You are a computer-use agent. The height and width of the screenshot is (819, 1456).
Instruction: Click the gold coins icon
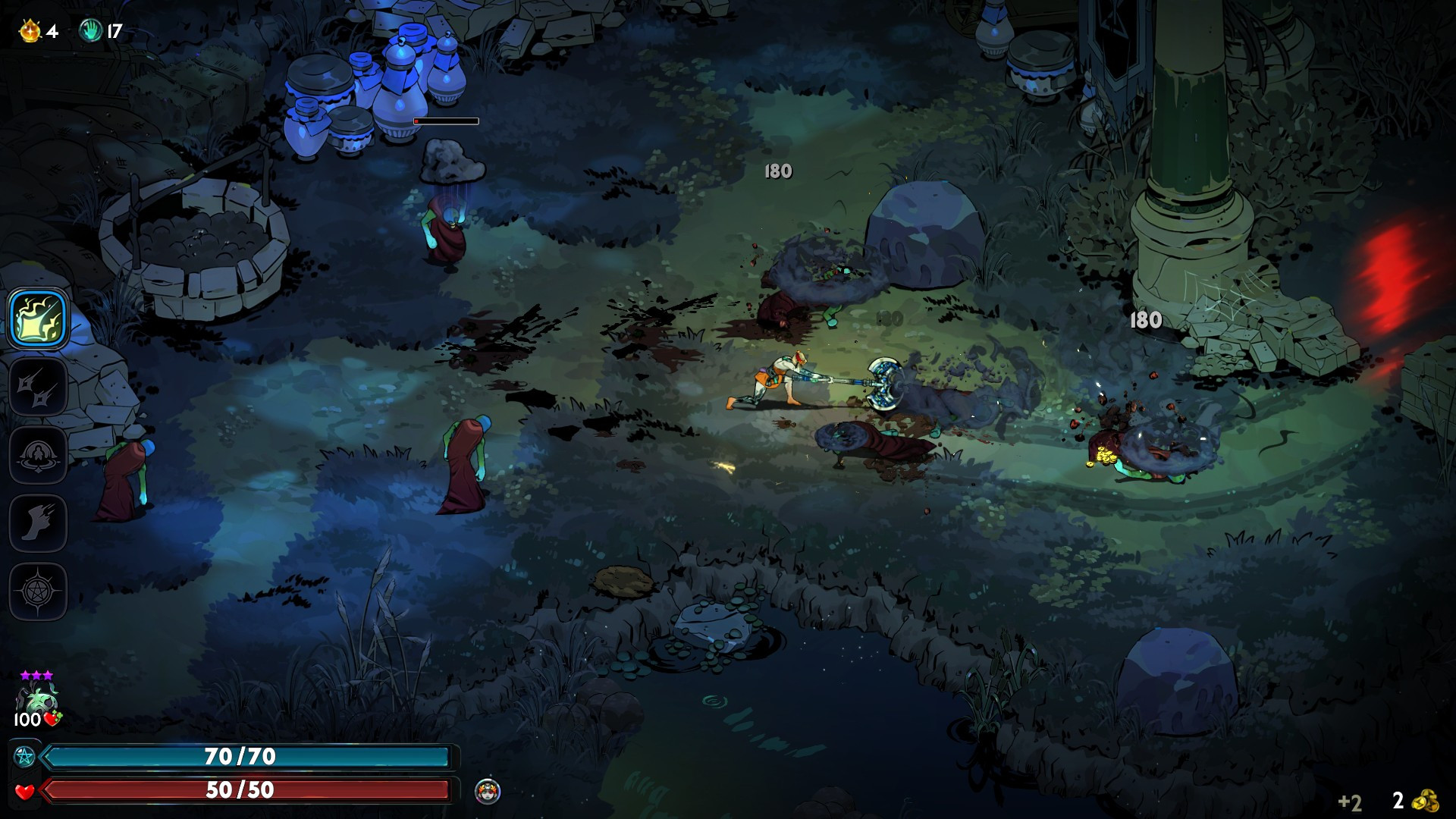(x=1427, y=801)
